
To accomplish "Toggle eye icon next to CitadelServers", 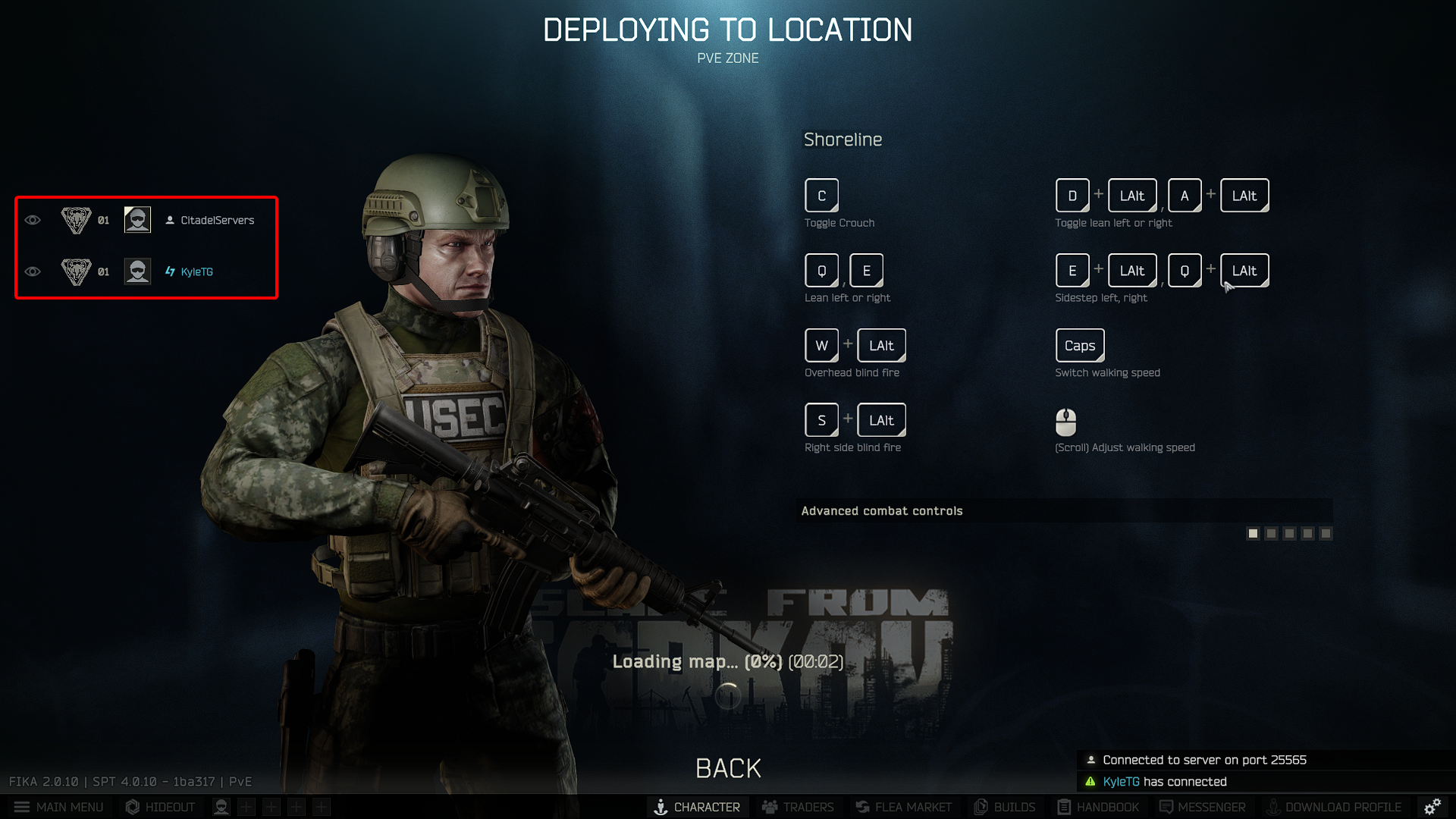I will [x=33, y=220].
